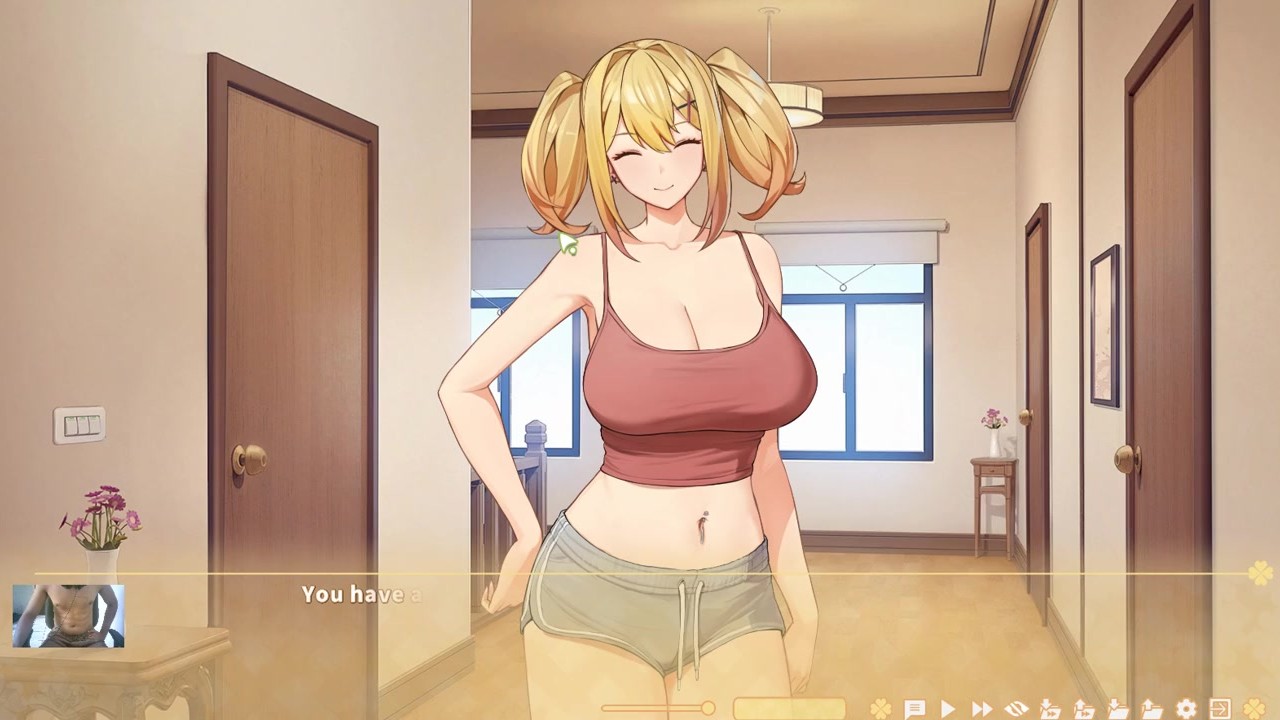
Task: Exit the game via the door arrow icon
Action: coord(1220,709)
